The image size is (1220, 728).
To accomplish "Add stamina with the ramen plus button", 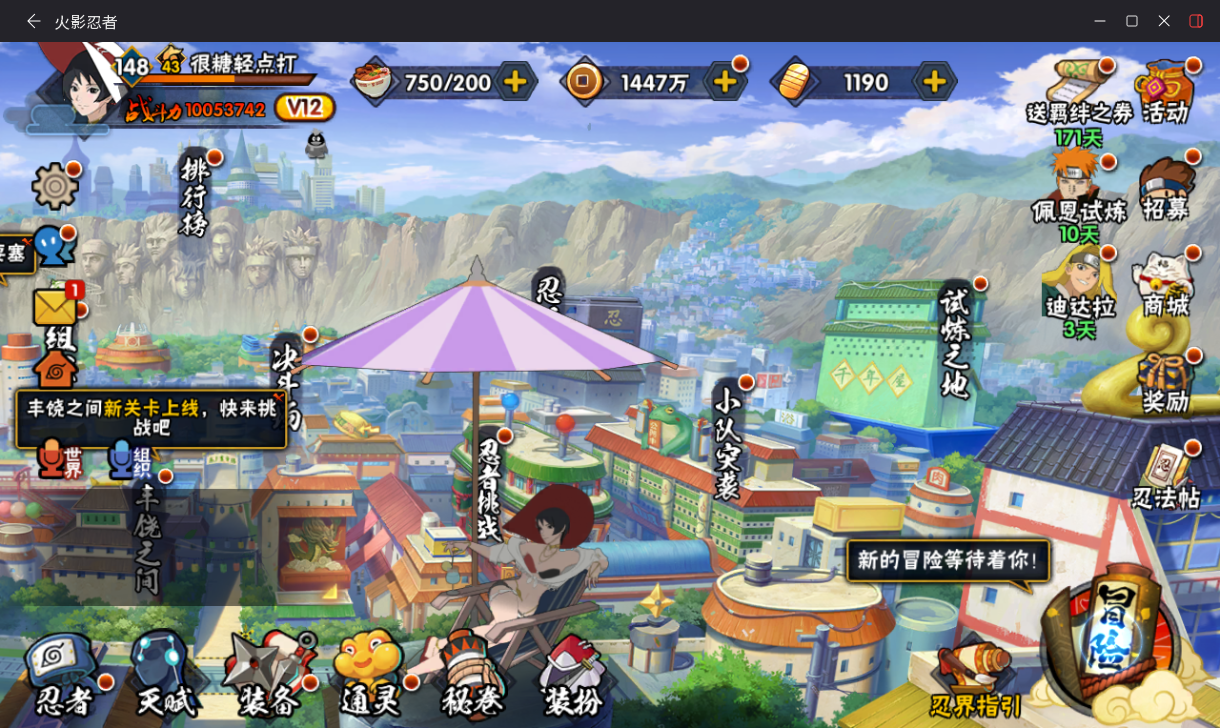I will [515, 82].
